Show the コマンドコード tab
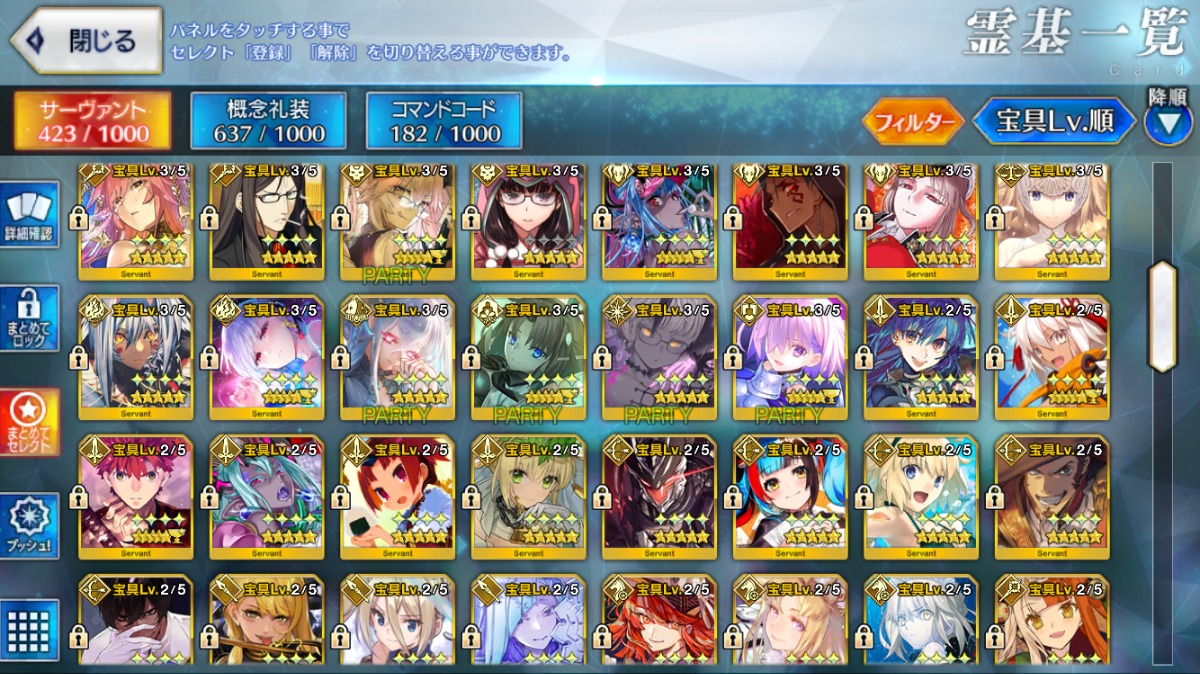 click(444, 121)
